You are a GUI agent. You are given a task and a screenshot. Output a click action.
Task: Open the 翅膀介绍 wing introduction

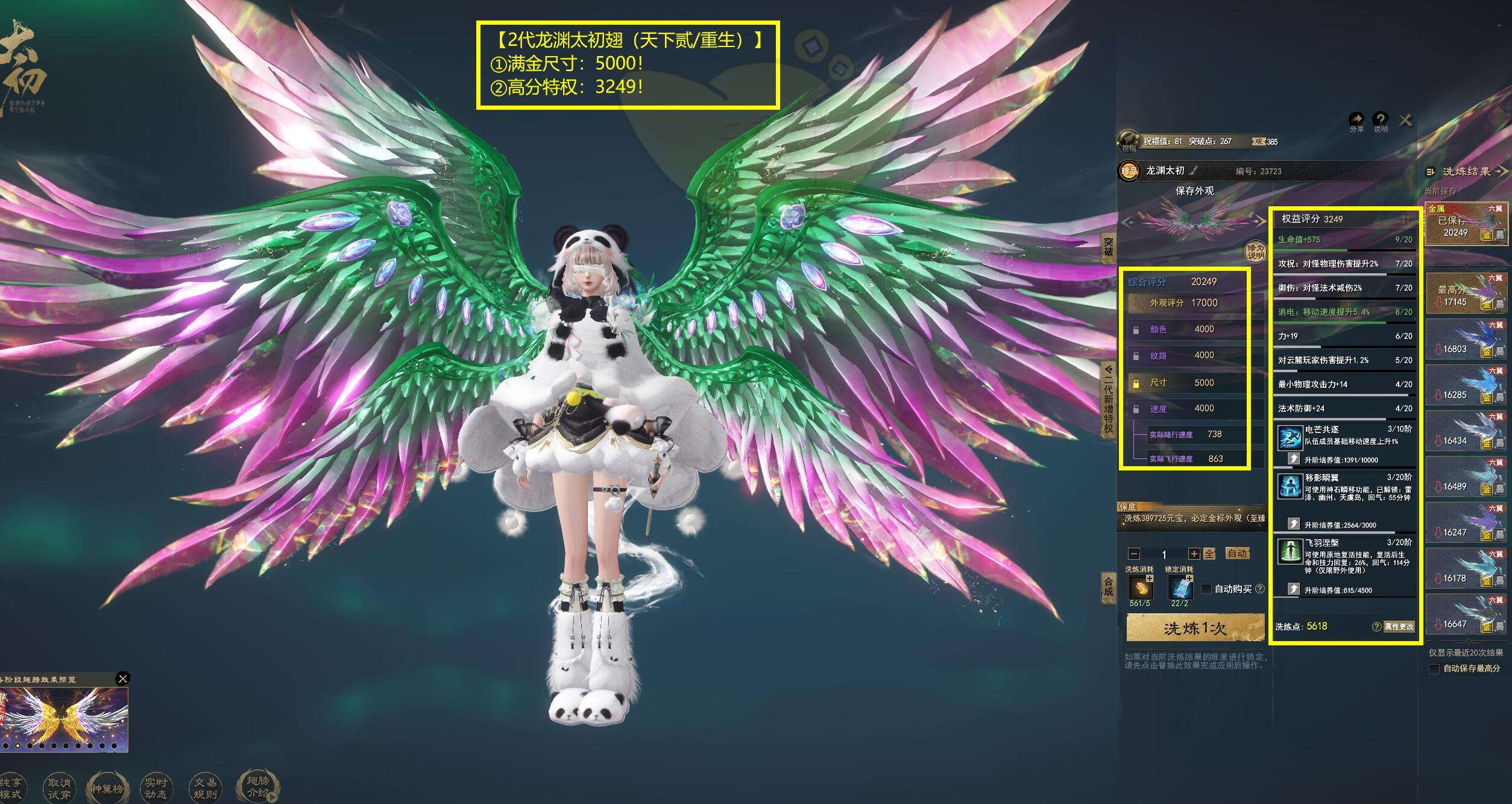tap(258, 787)
